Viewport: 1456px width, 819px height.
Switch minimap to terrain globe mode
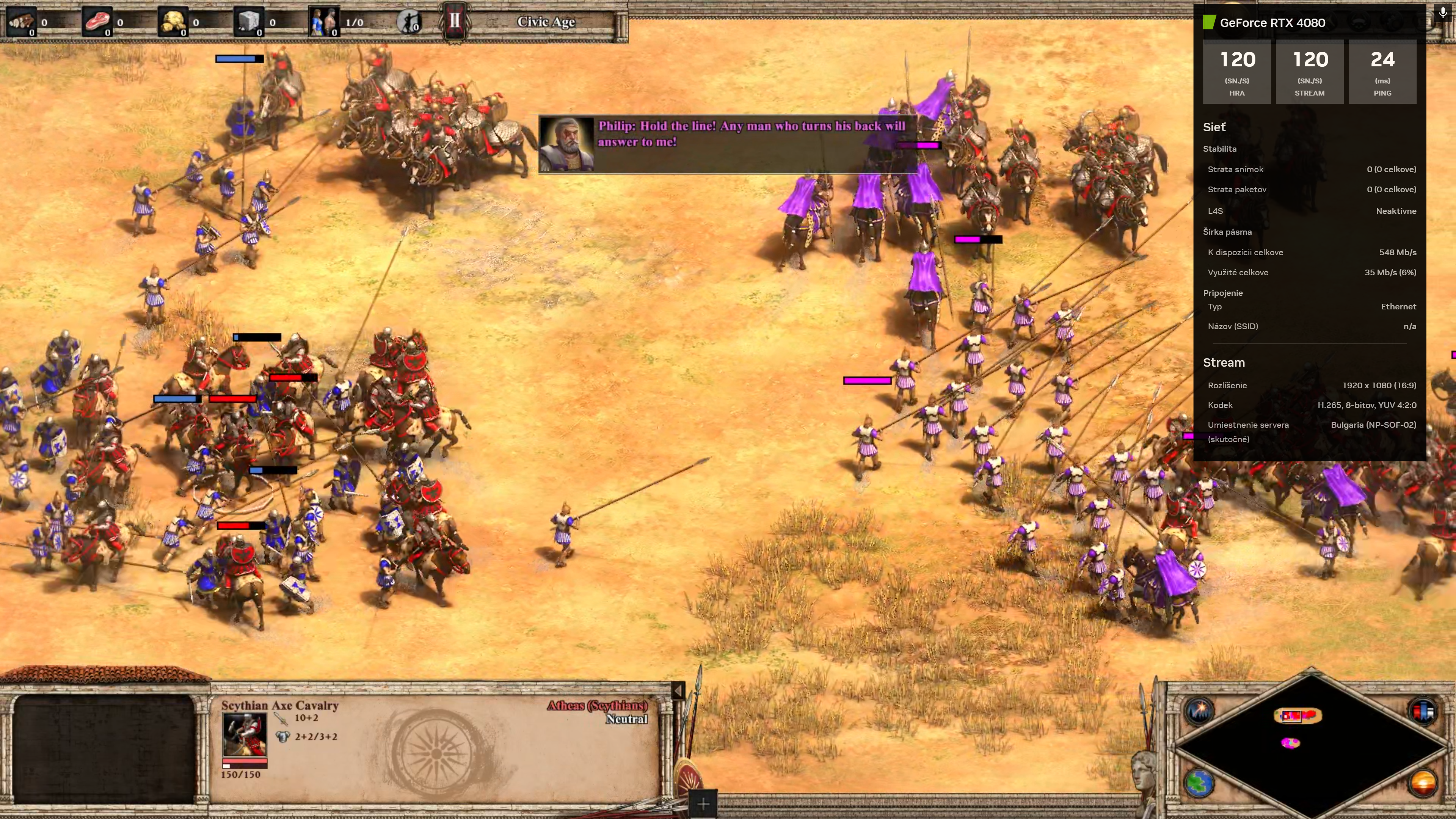click(x=1198, y=783)
